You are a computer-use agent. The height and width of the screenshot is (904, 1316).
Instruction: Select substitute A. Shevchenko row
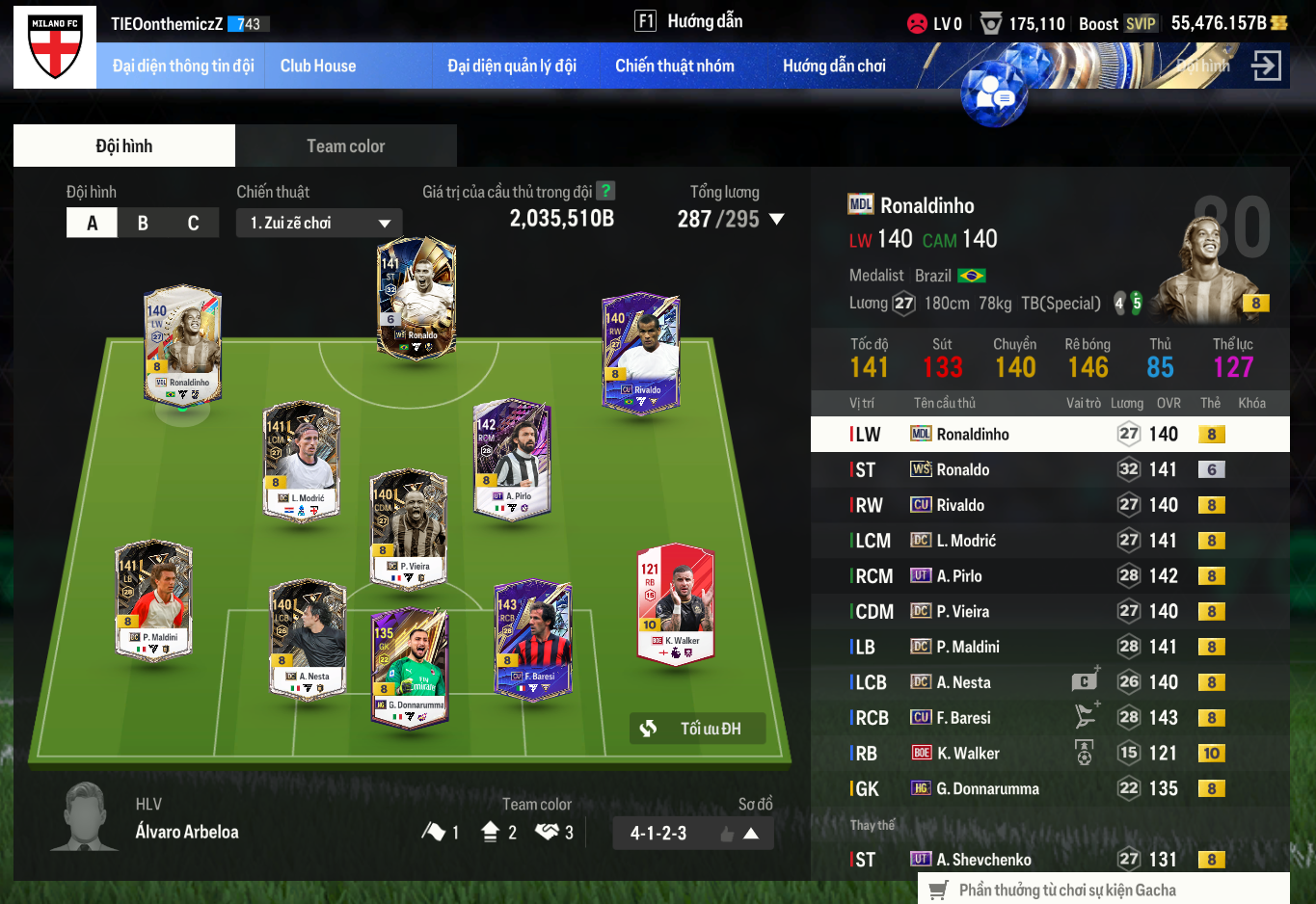pyautogui.click(x=1049, y=860)
